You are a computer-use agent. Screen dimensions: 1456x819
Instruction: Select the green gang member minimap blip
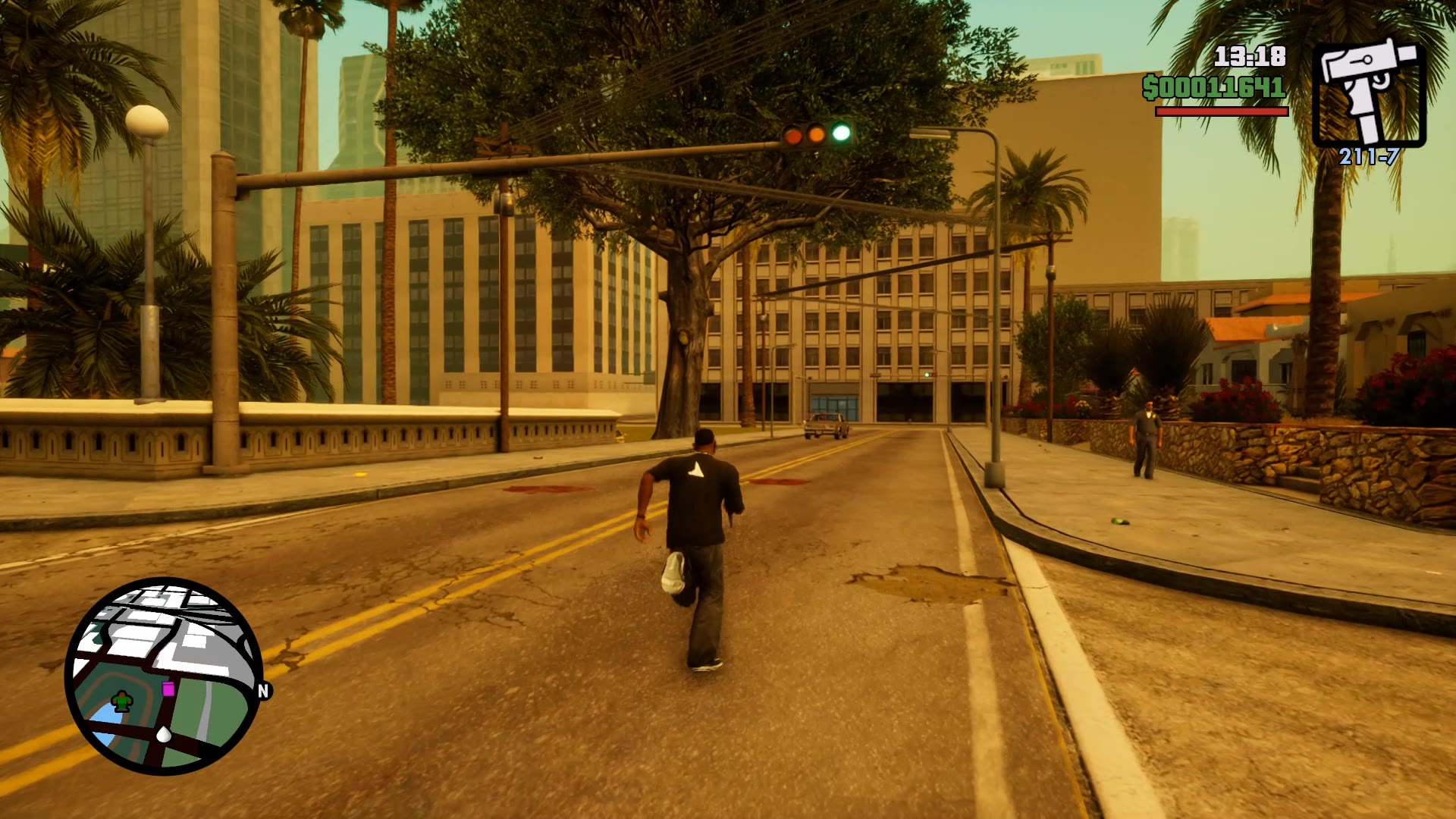[x=121, y=701]
